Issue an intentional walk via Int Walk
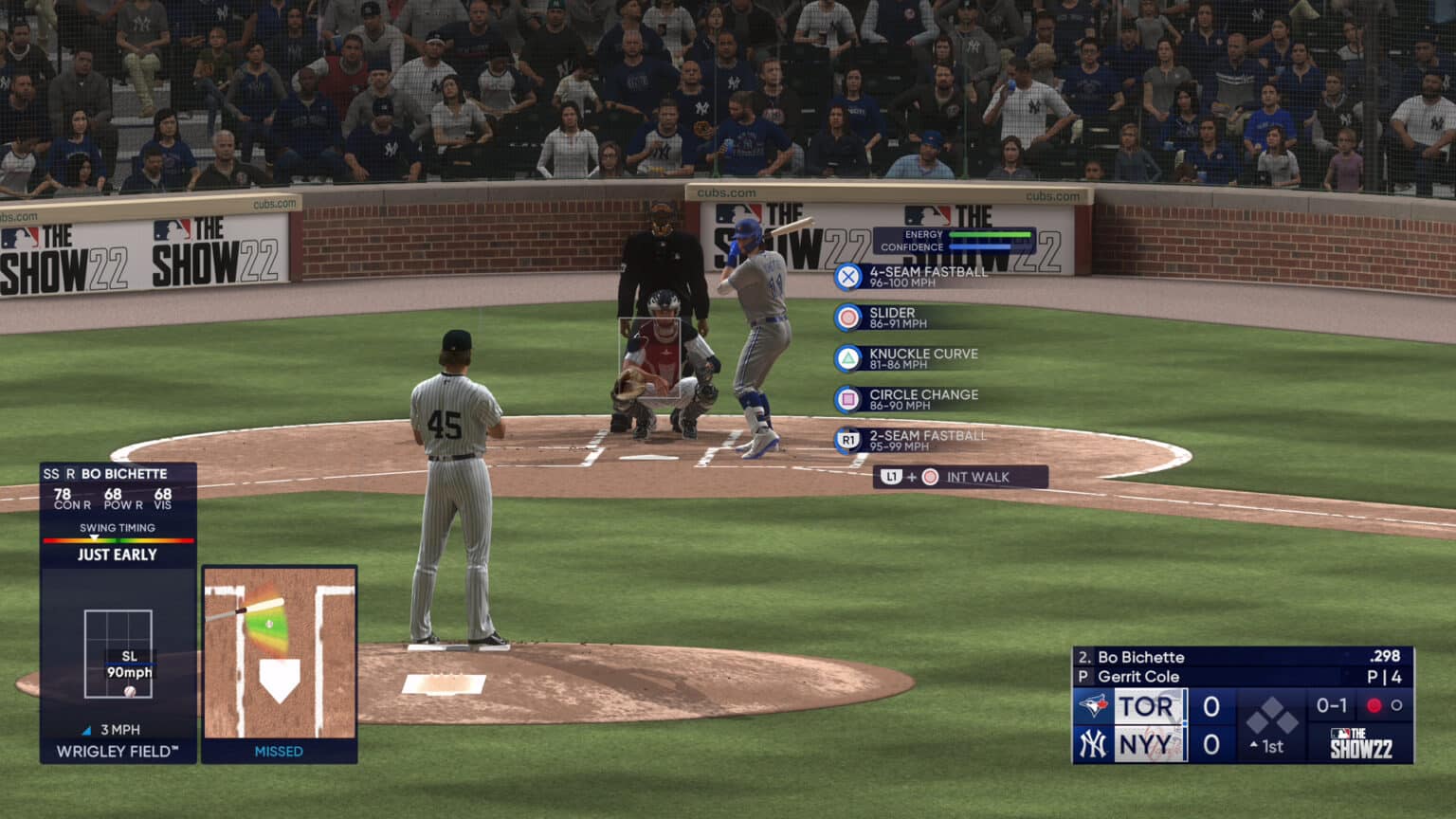Screen dimensions: 1456x819 959,477
